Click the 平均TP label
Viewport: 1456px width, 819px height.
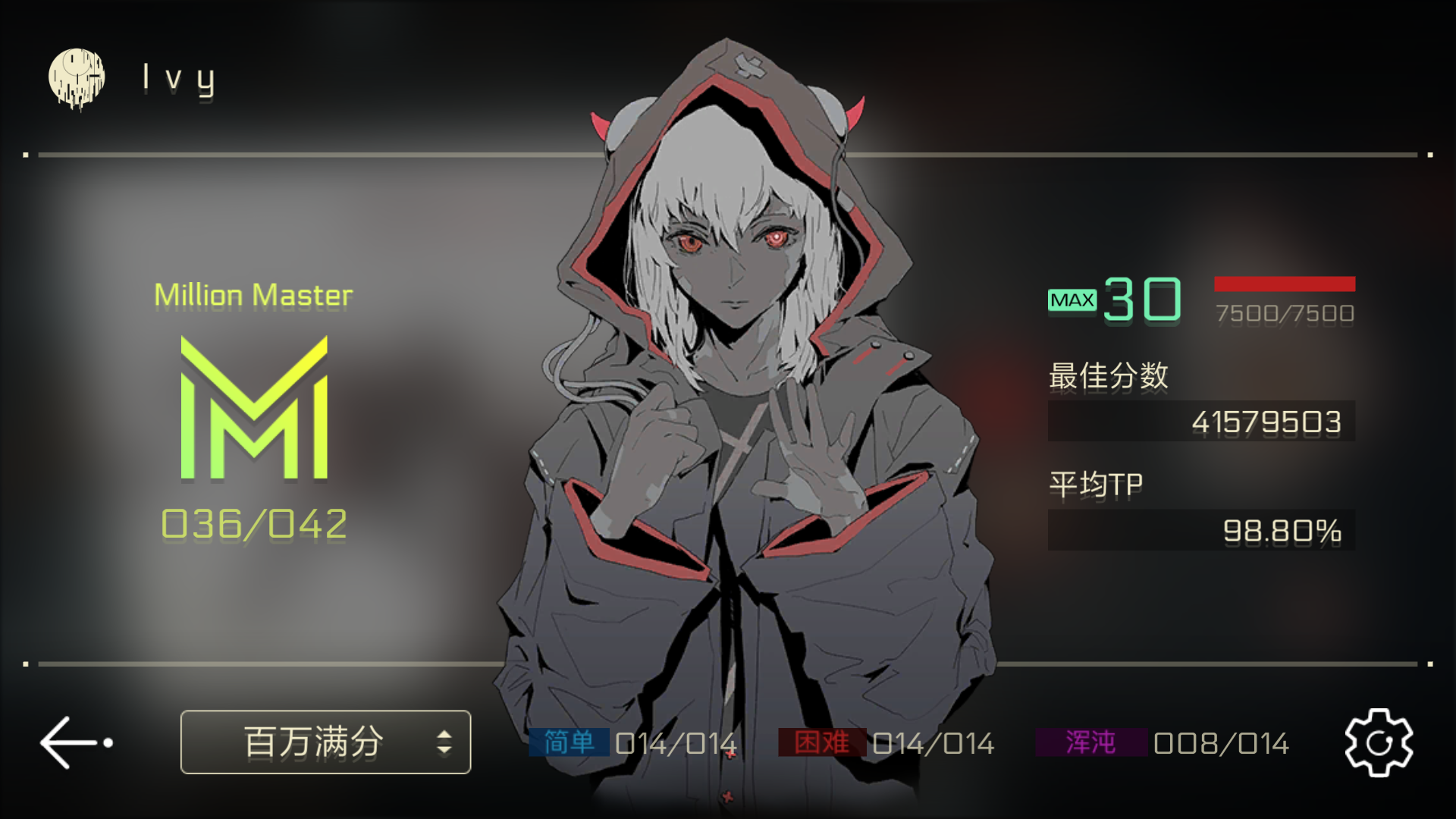(1097, 483)
